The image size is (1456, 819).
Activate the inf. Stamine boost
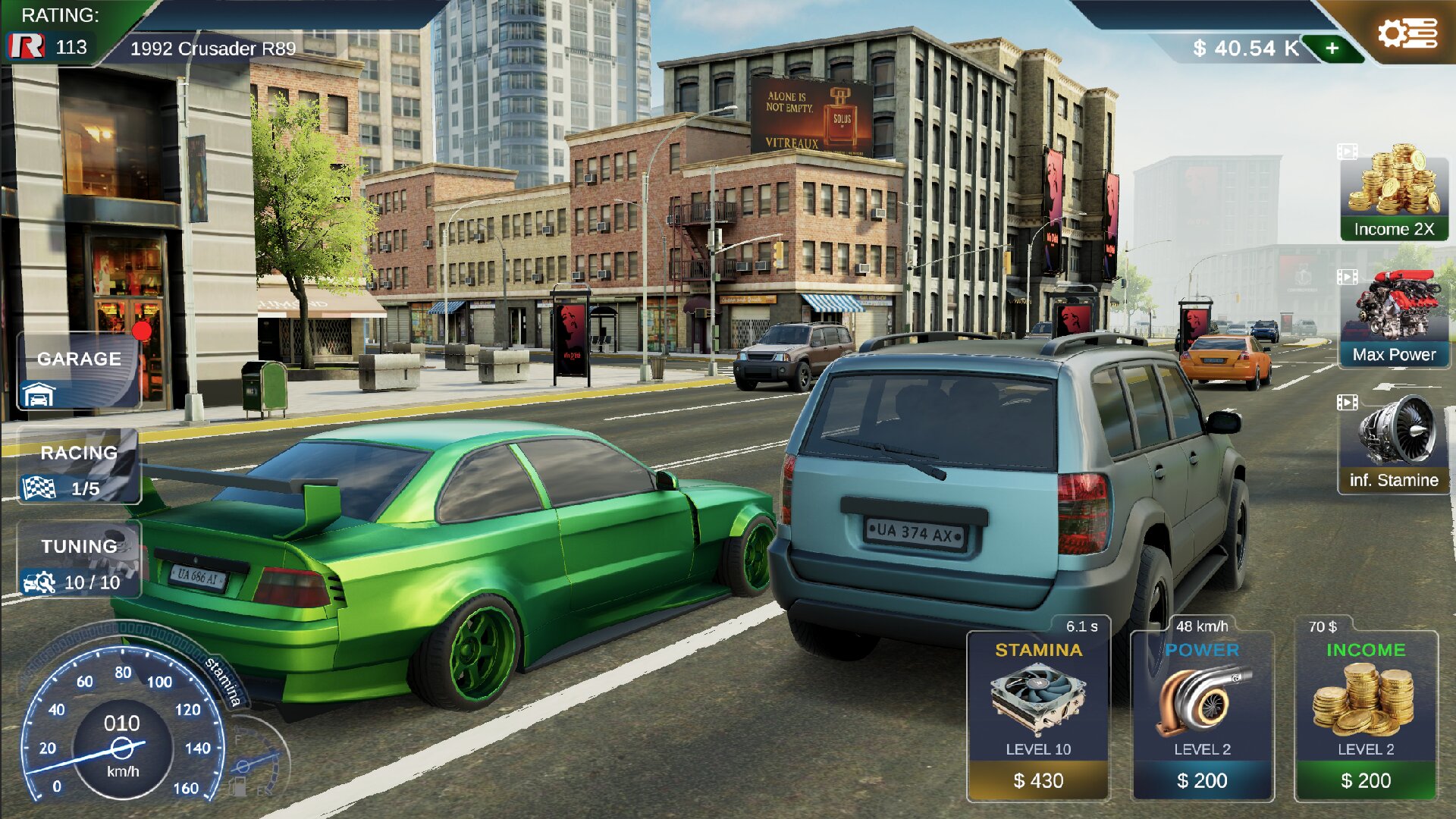[x=1394, y=444]
